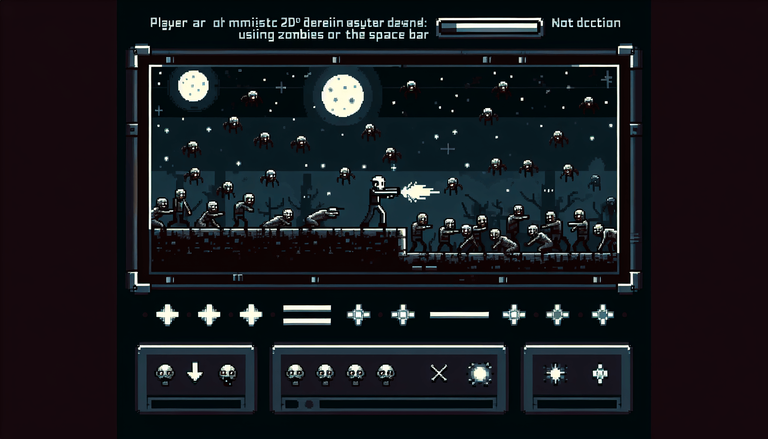Pick the skull left of the down arrow

click(164, 374)
